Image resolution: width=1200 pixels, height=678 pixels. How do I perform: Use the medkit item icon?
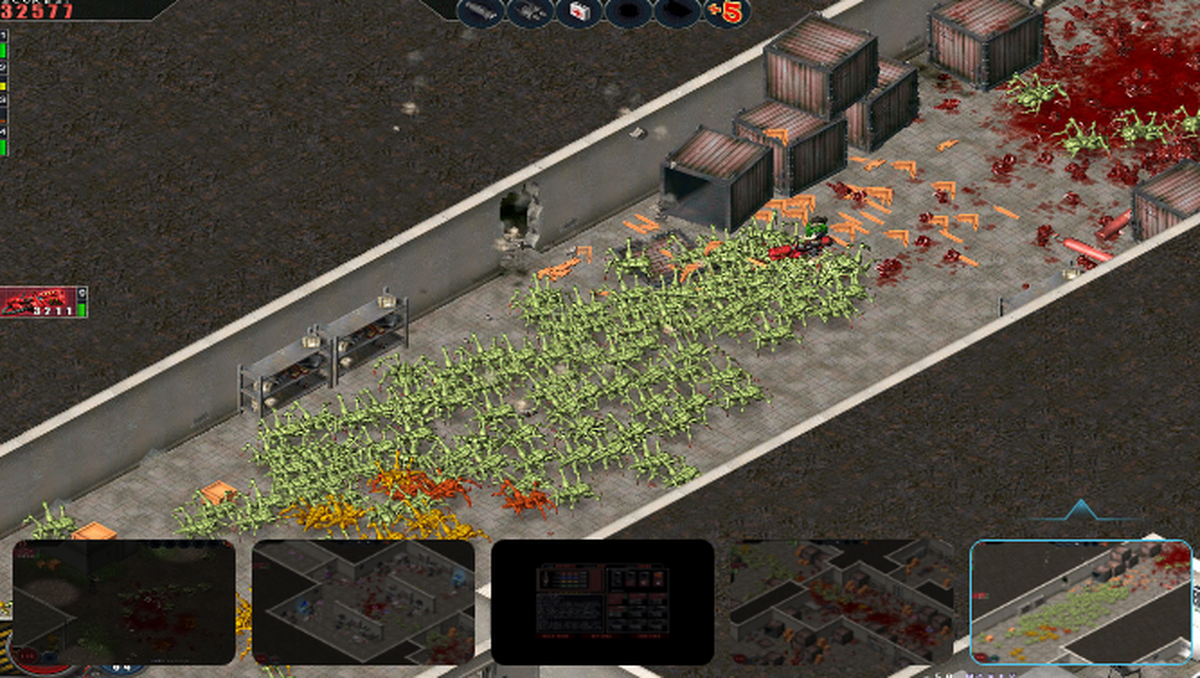click(x=579, y=12)
